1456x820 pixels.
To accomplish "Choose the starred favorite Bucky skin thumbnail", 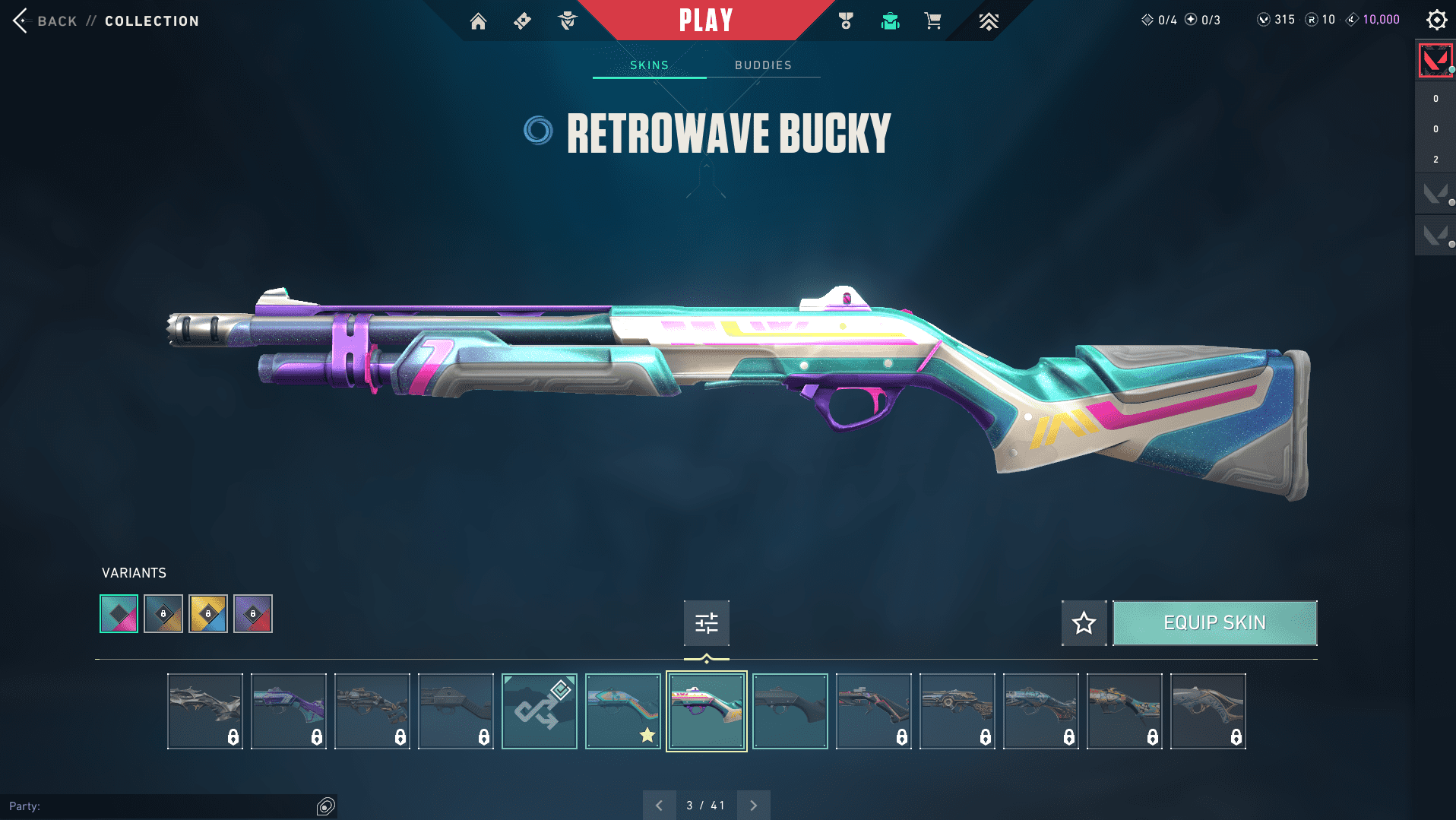I will pyautogui.click(x=623, y=711).
